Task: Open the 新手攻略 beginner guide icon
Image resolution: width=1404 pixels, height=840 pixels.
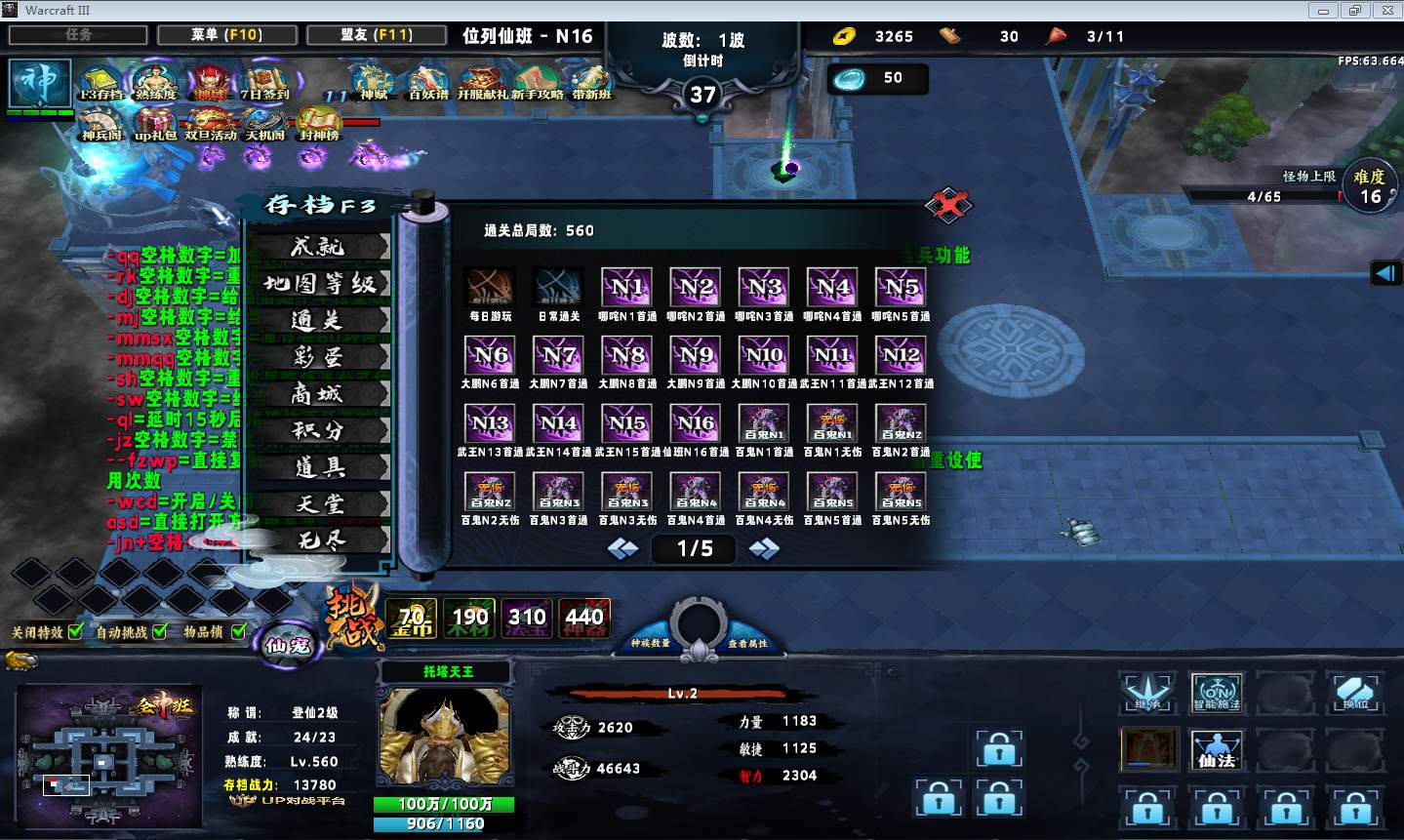Action: coord(535,81)
